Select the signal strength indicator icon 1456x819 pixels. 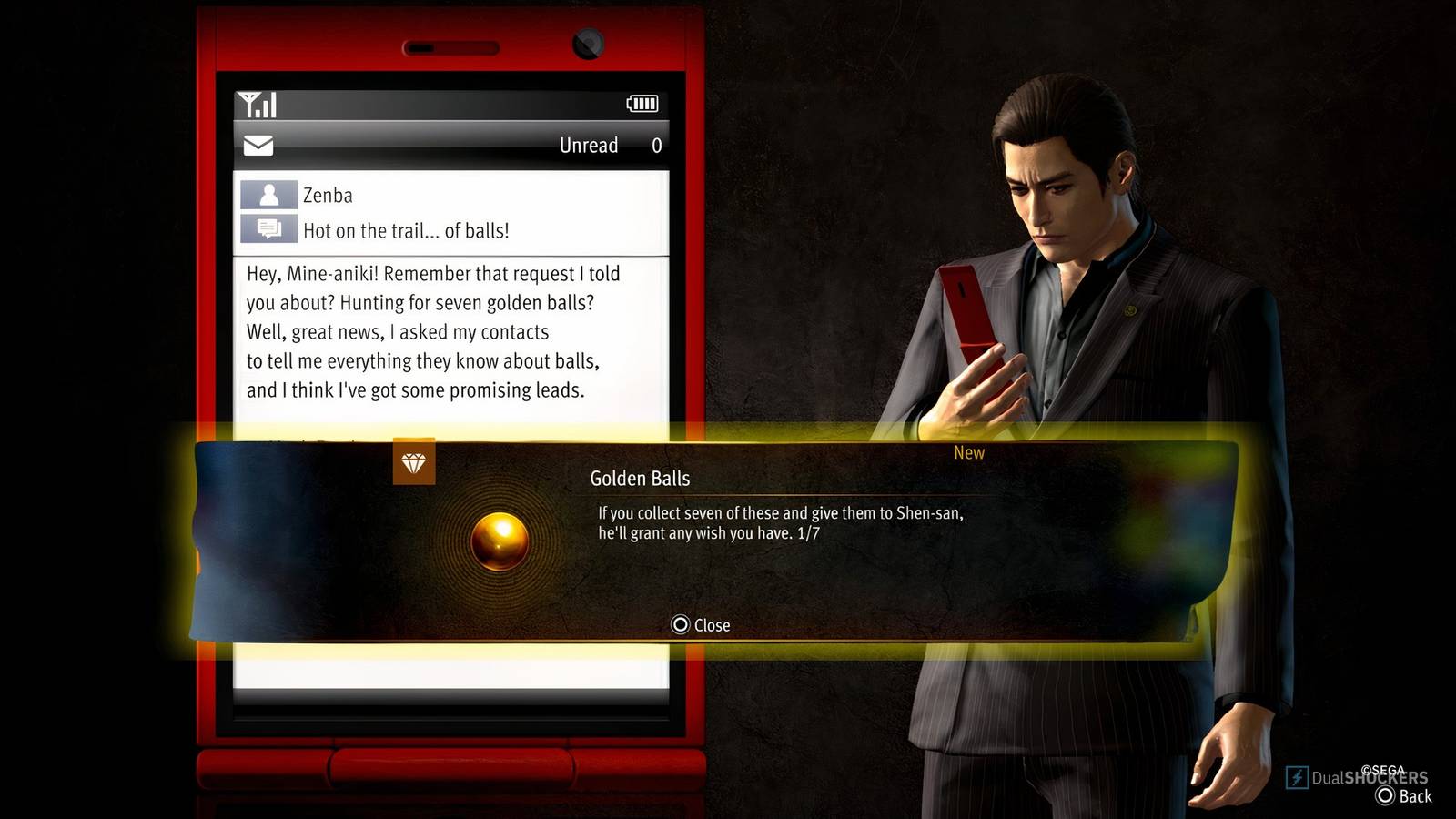point(255,103)
